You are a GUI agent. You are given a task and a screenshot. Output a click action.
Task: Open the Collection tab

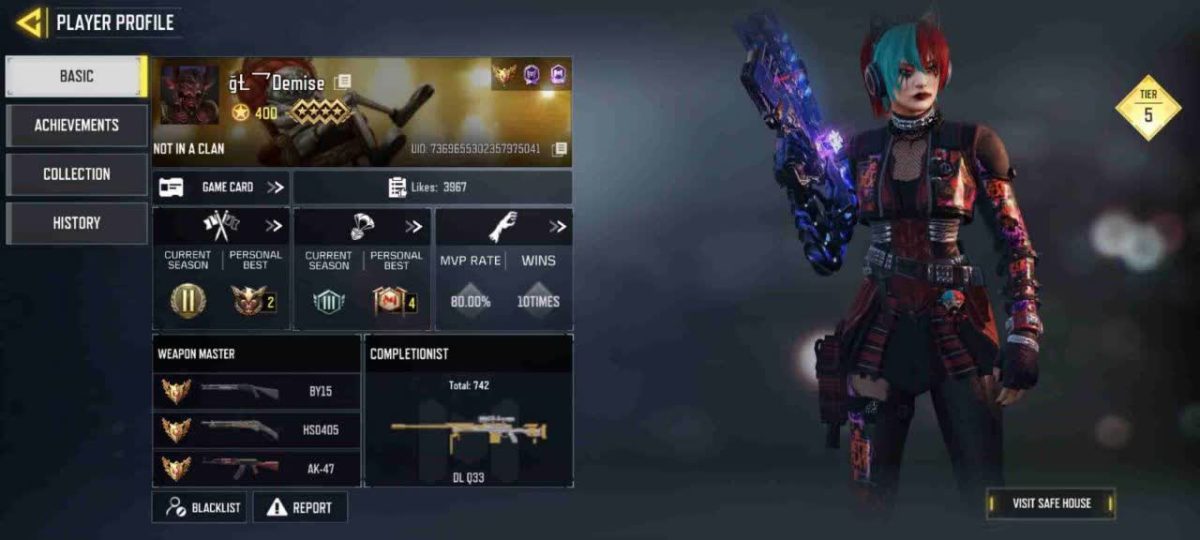76,174
